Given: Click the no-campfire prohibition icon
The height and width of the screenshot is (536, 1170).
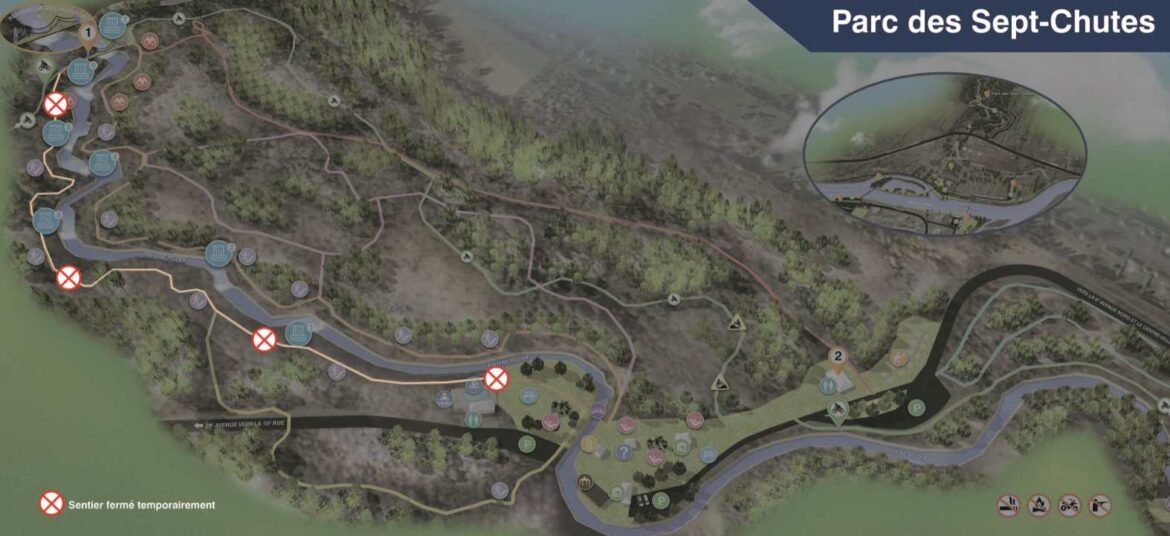Looking at the screenshot, I should tap(1038, 505).
